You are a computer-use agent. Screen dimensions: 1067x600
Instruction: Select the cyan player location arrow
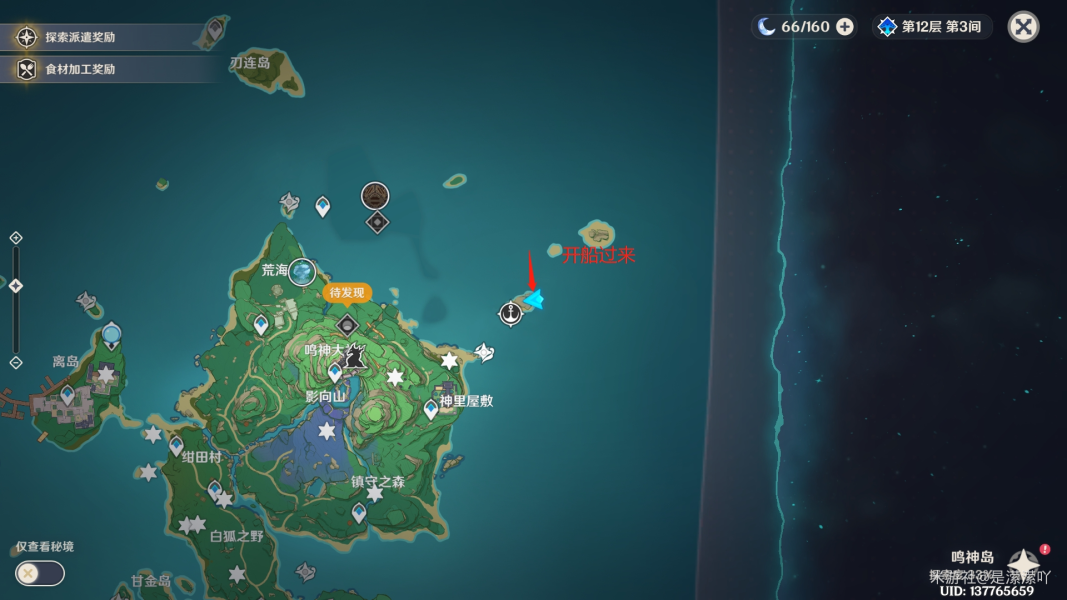click(535, 299)
